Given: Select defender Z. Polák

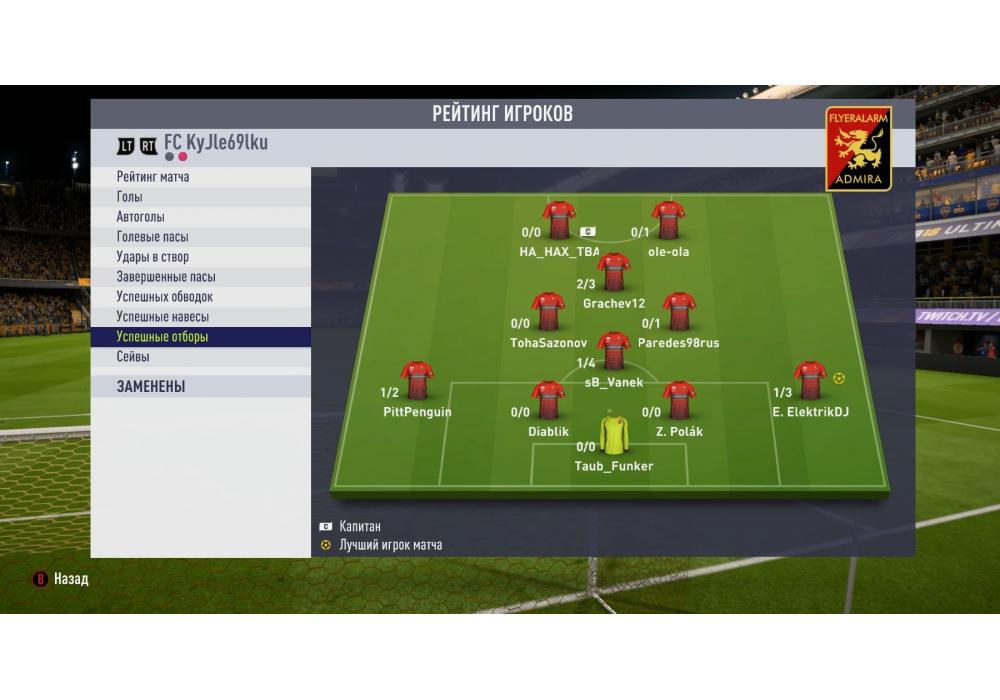Looking at the screenshot, I should (x=679, y=400).
